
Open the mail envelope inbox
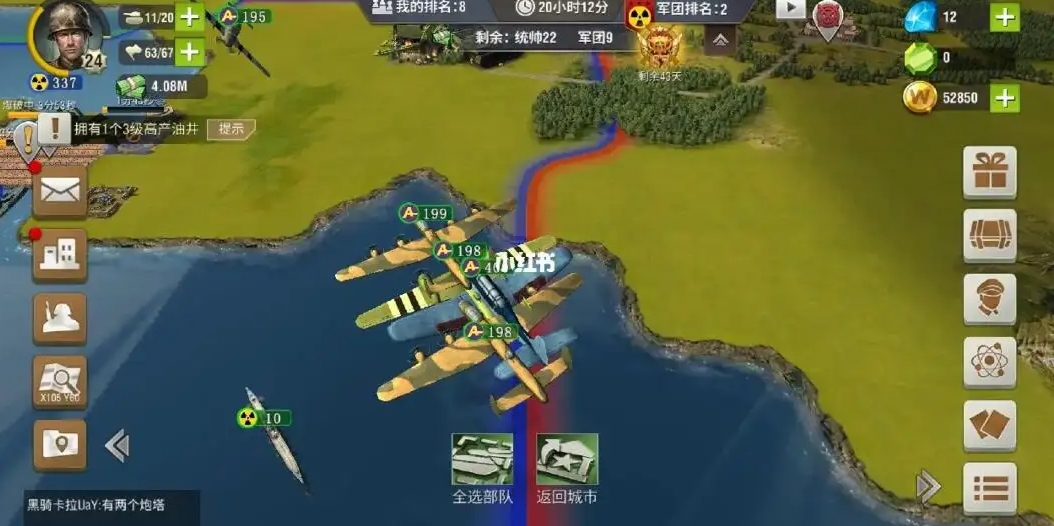click(60, 191)
